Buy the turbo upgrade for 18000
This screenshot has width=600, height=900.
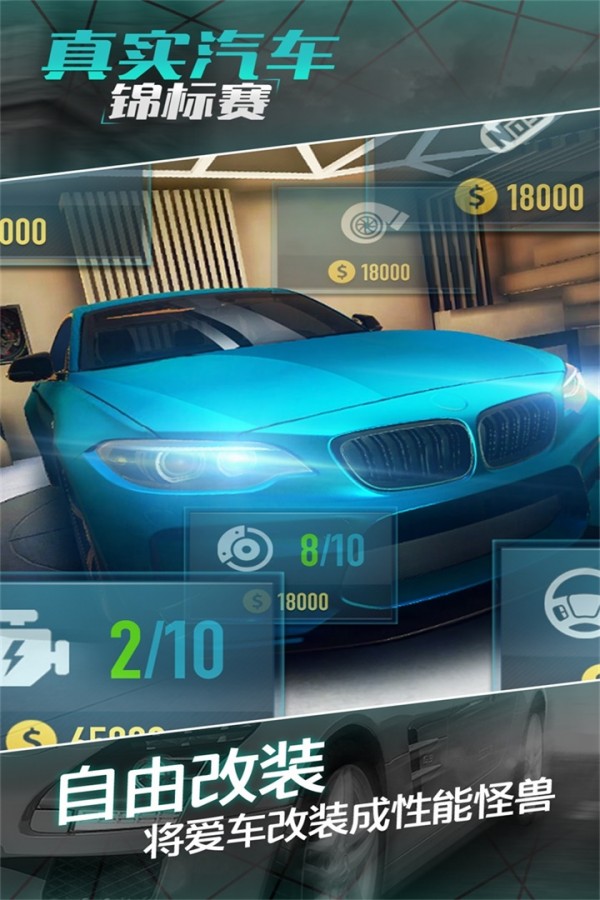(x=371, y=271)
